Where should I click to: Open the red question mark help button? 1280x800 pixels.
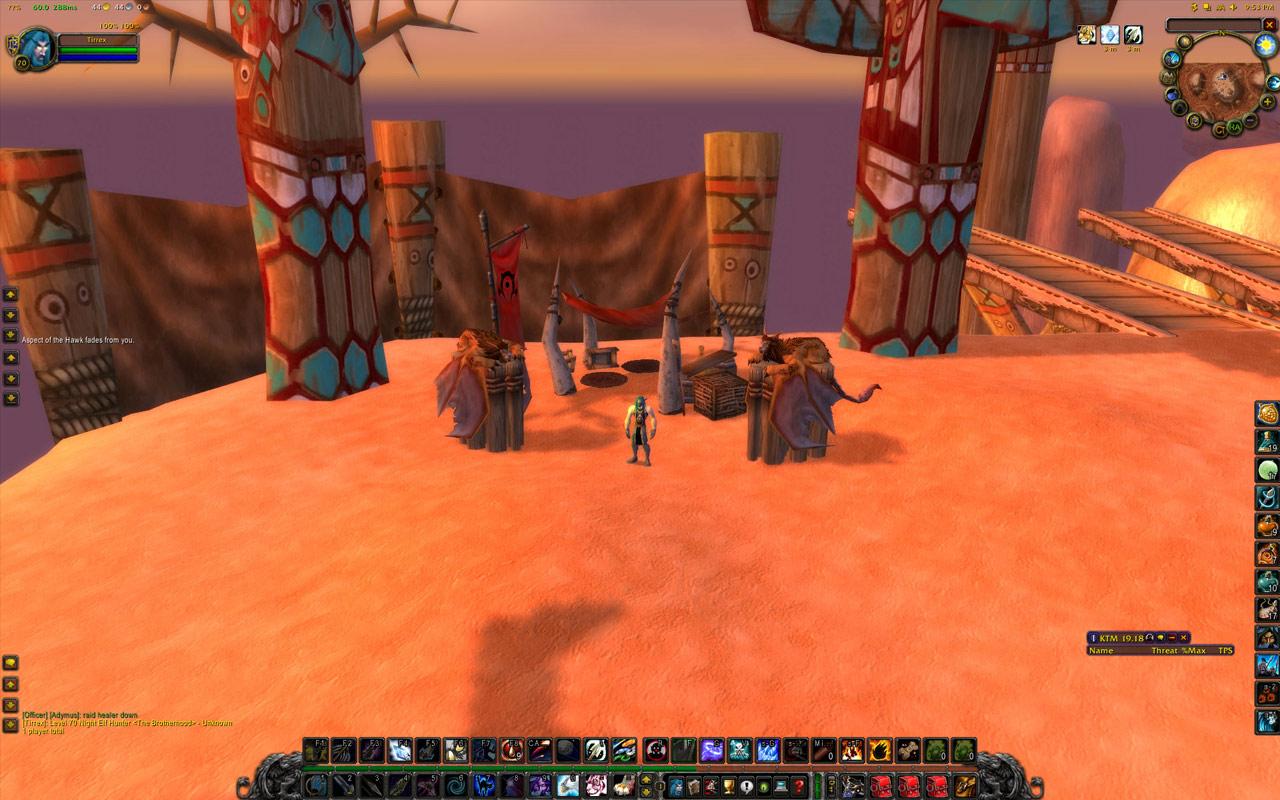click(799, 786)
